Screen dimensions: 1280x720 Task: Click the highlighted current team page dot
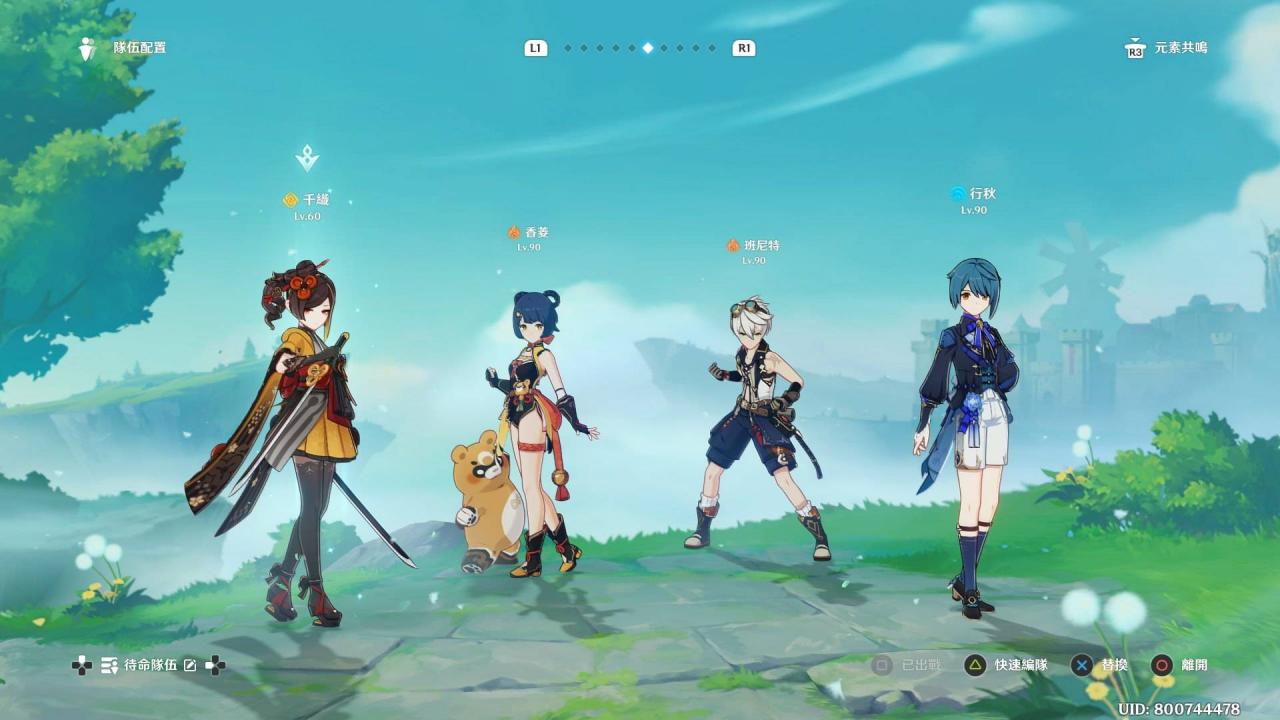click(648, 48)
